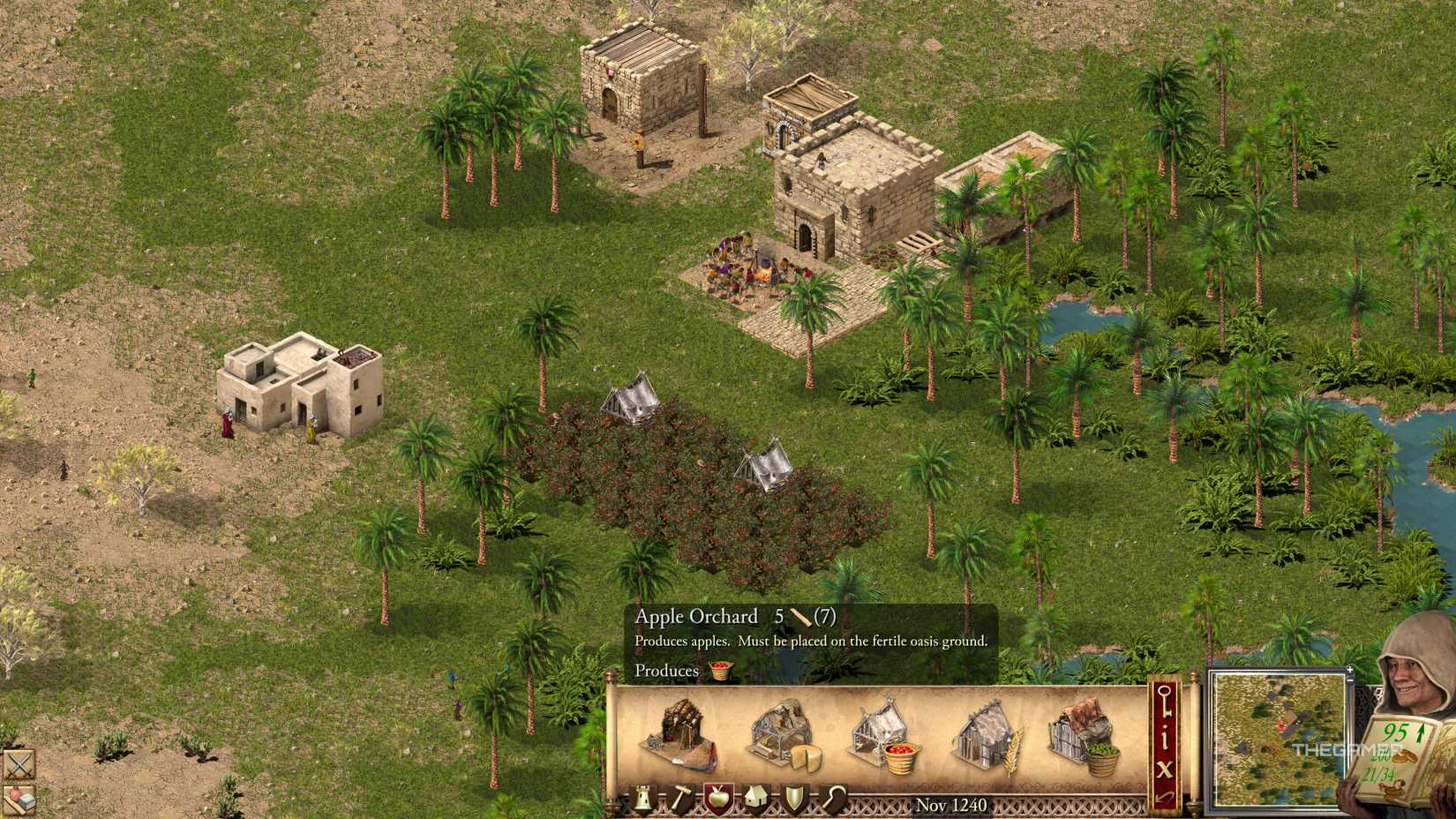Zoom in on the minimap plus button
This screenshot has height=819, width=1456.
point(1349,670)
